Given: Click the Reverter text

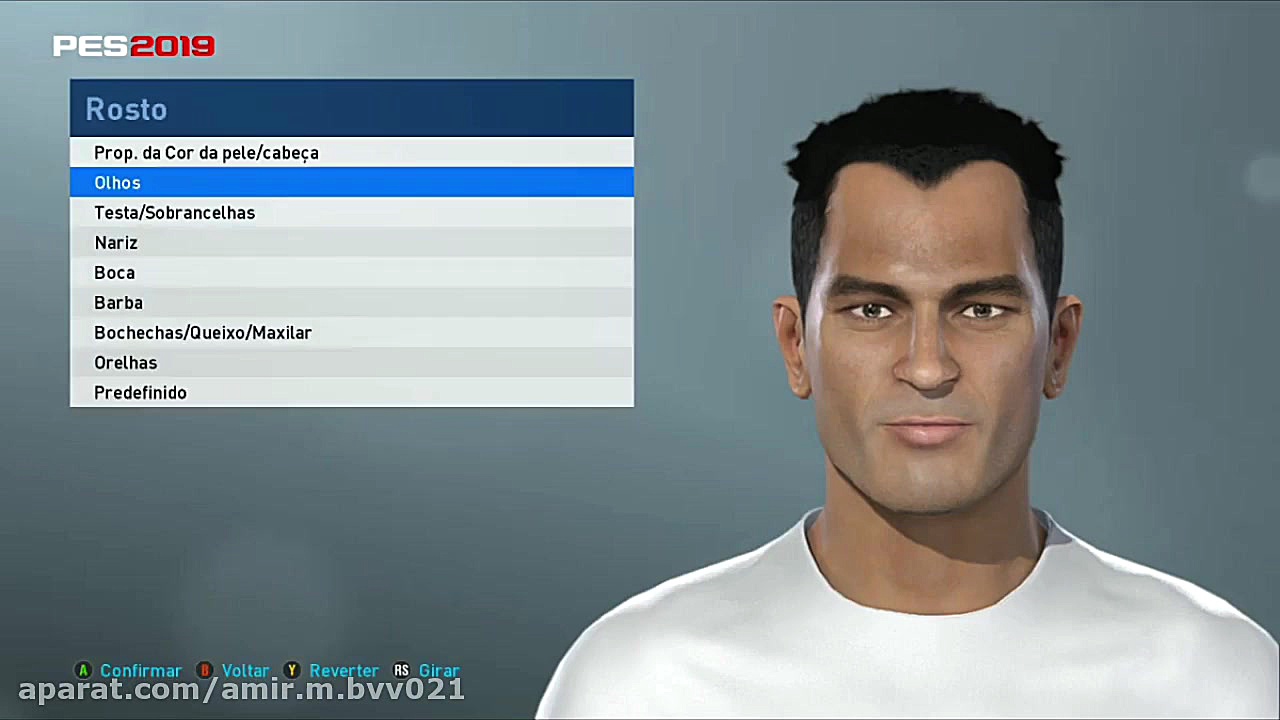Looking at the screenshot, I should 344,671.
